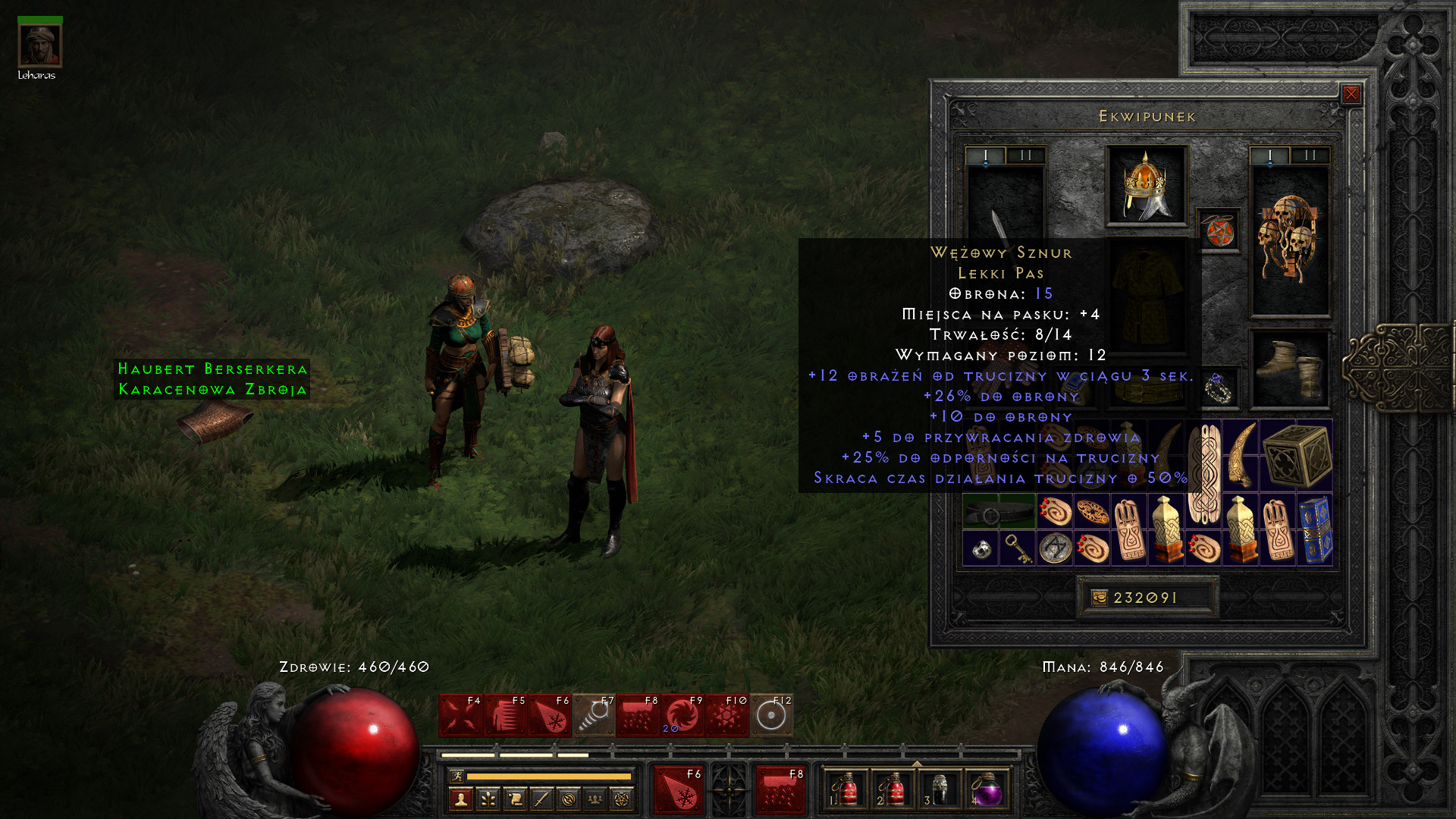Click the pentagram amulet slot
Viewport: 1456px width, 819px height.
click(x=1219, y=231)
